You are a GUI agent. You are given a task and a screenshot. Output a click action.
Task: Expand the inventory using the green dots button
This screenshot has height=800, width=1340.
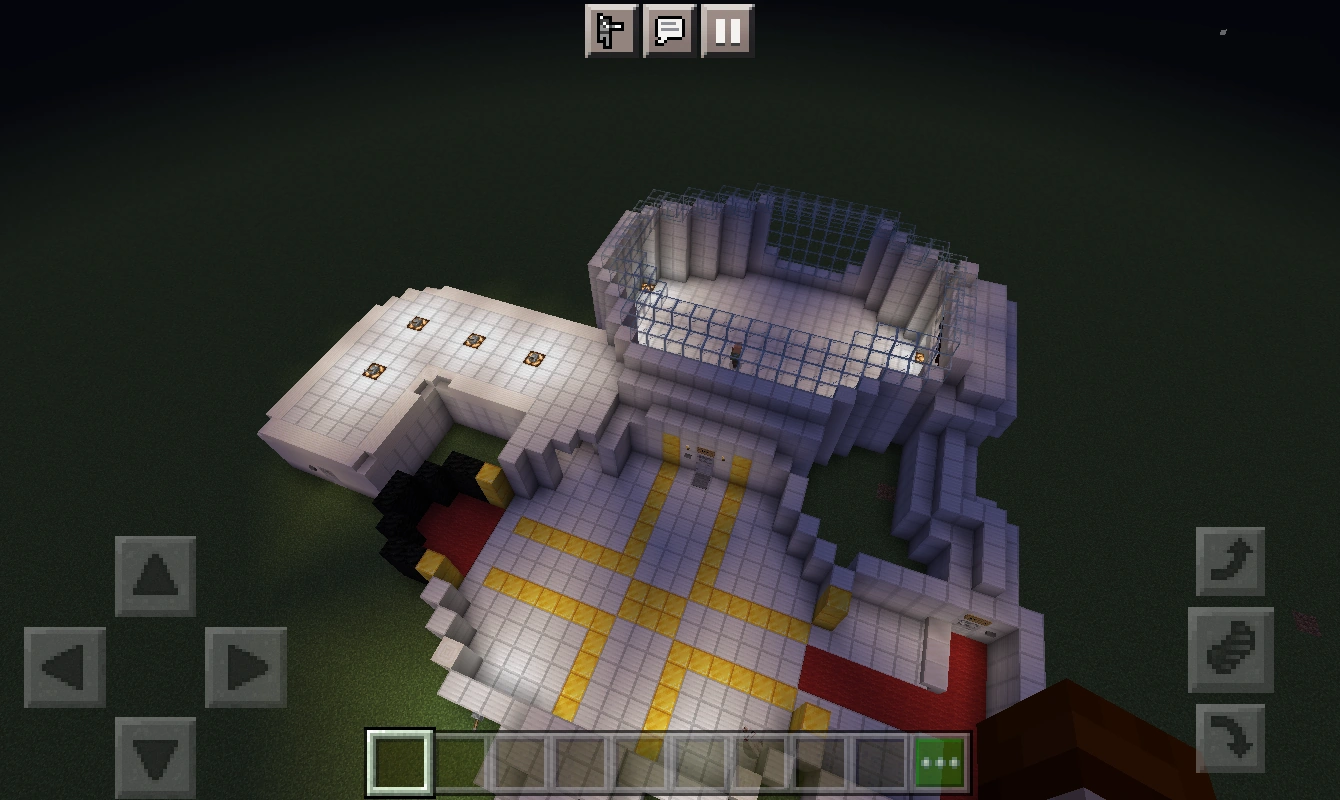pos(940,761)
